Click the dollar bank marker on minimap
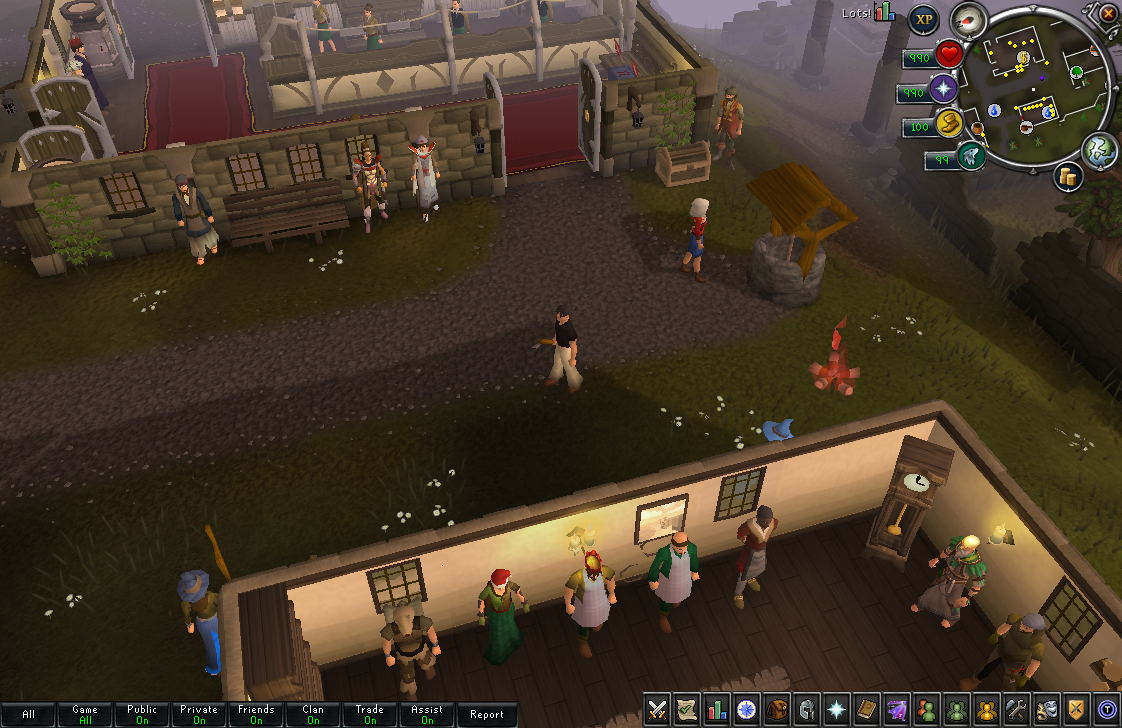 1023,58
